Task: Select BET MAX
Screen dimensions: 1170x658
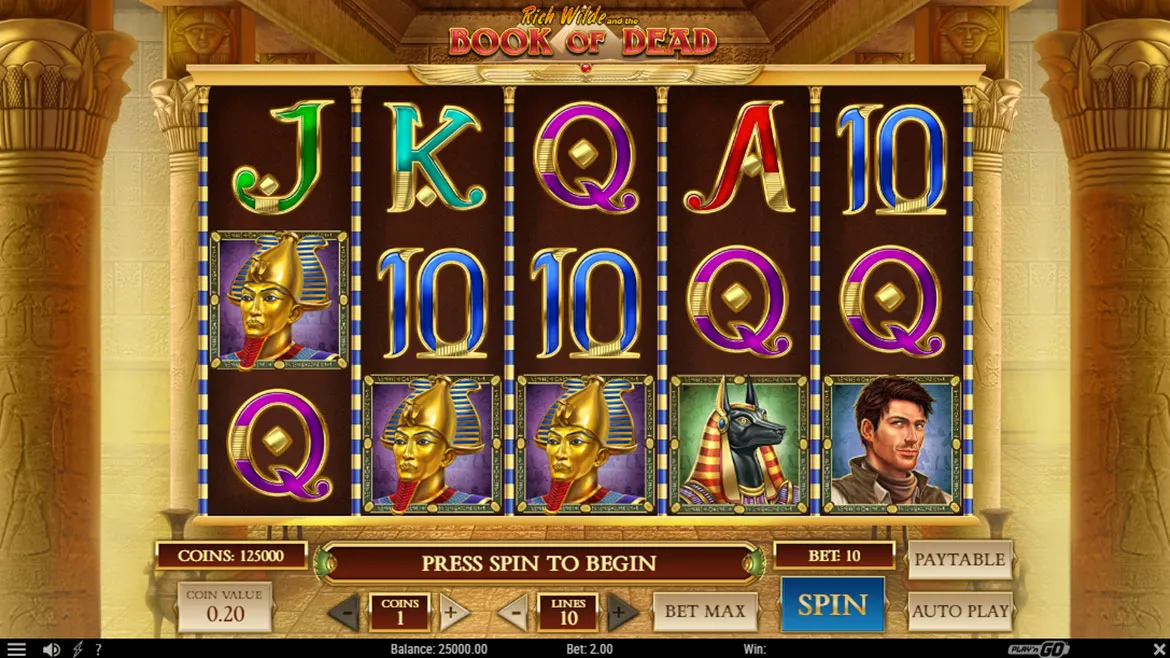Action: coord(705,611)
